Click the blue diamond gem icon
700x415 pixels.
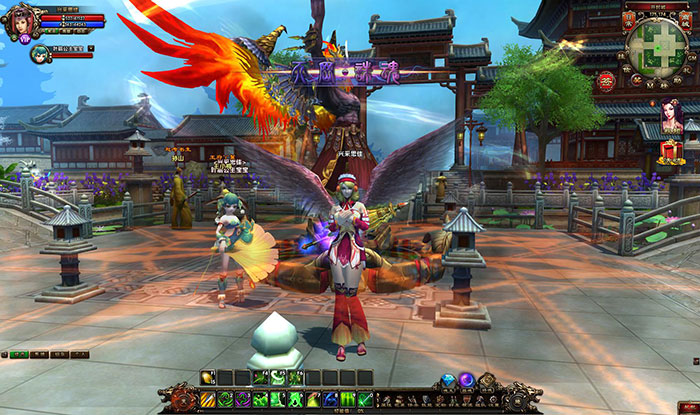point(449,380)
